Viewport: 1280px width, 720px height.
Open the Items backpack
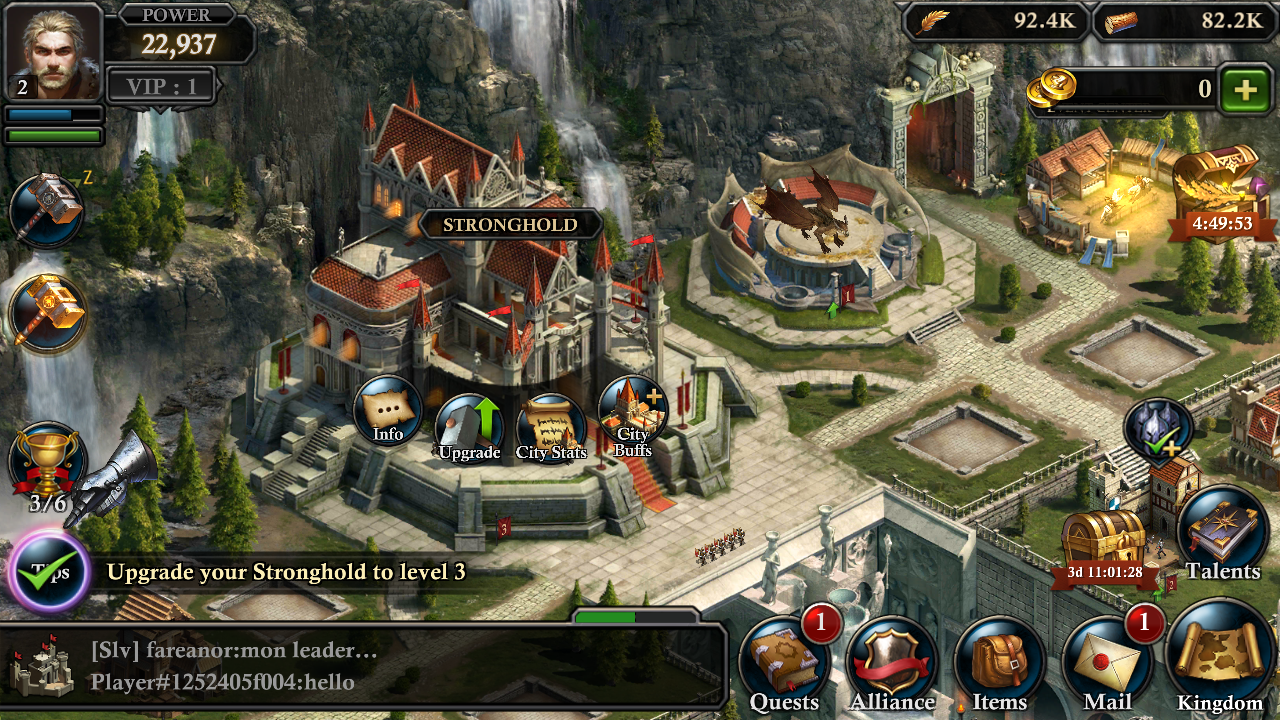click(999, 665)
